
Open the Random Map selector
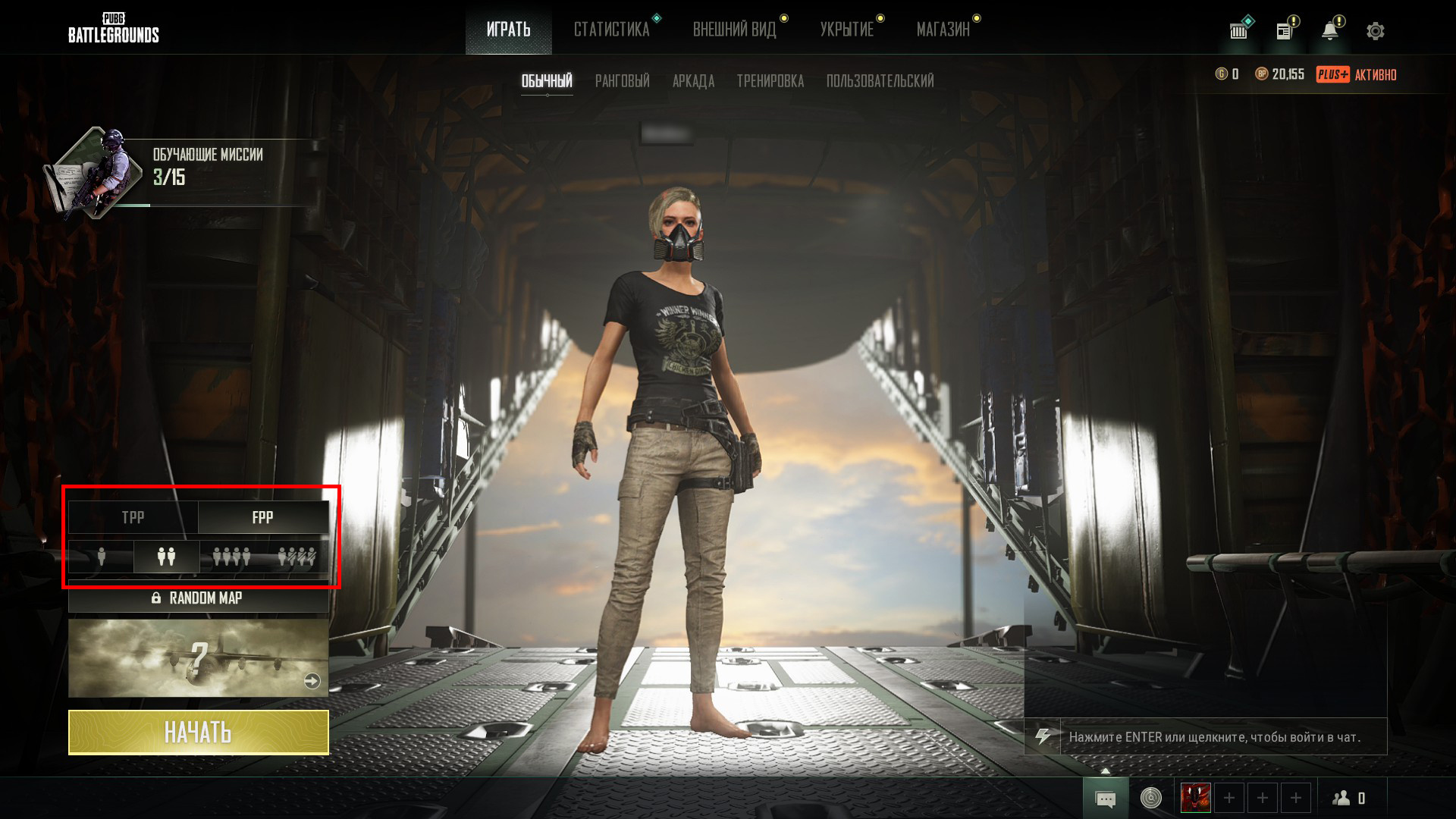coord(199,598)
